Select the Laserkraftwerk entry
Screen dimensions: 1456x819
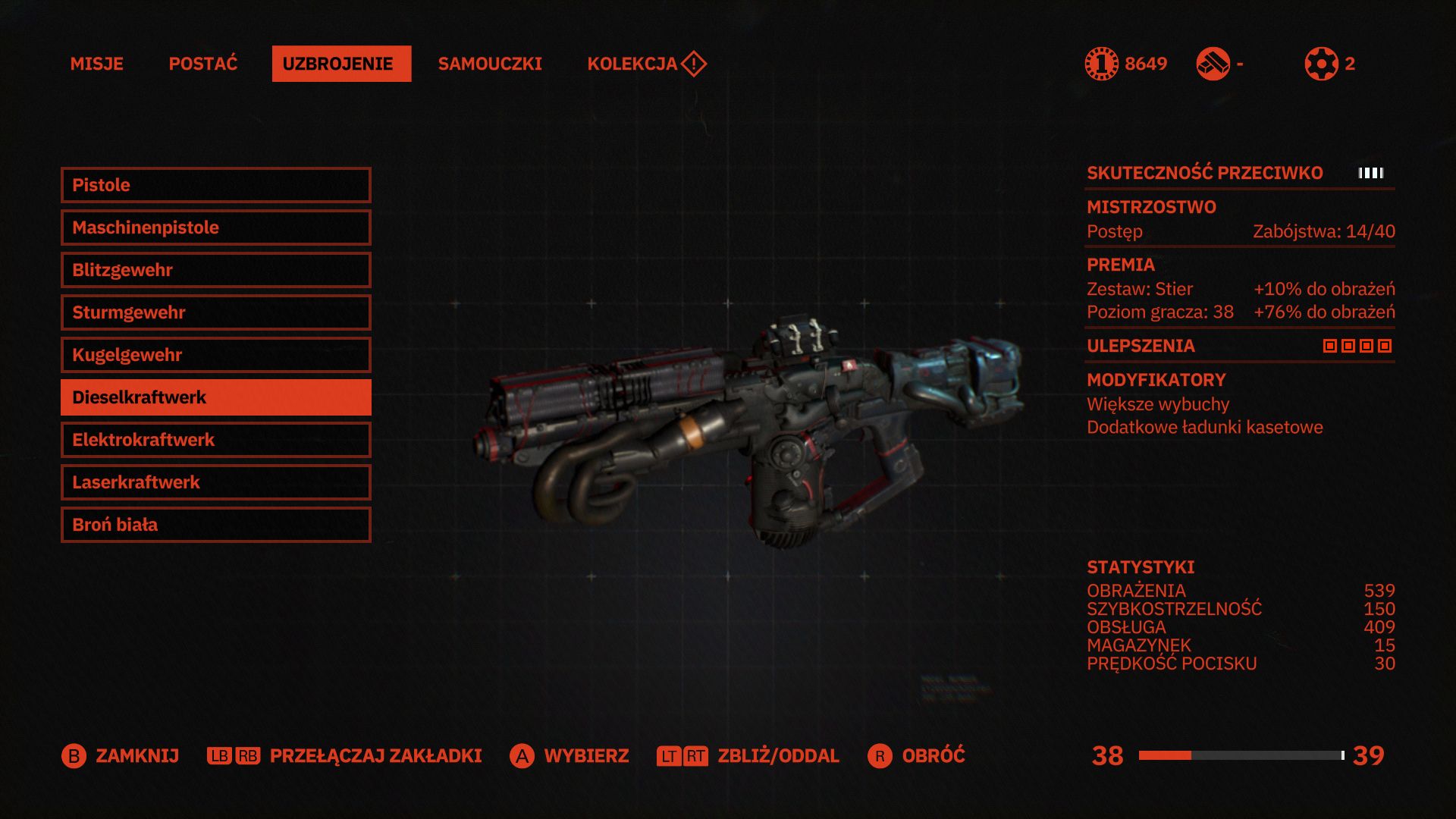215,482
